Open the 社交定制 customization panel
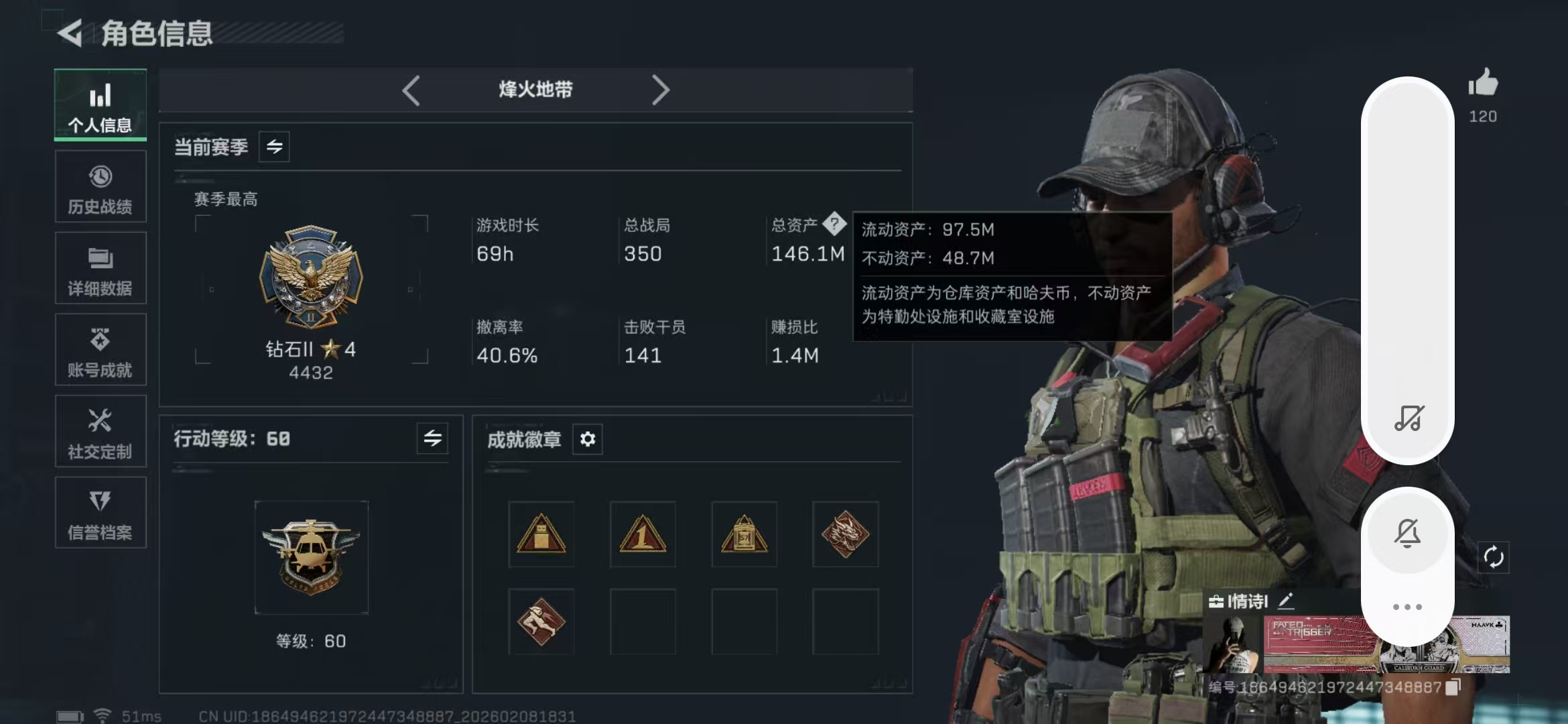 pyautogui.click(x=100, y=432)
